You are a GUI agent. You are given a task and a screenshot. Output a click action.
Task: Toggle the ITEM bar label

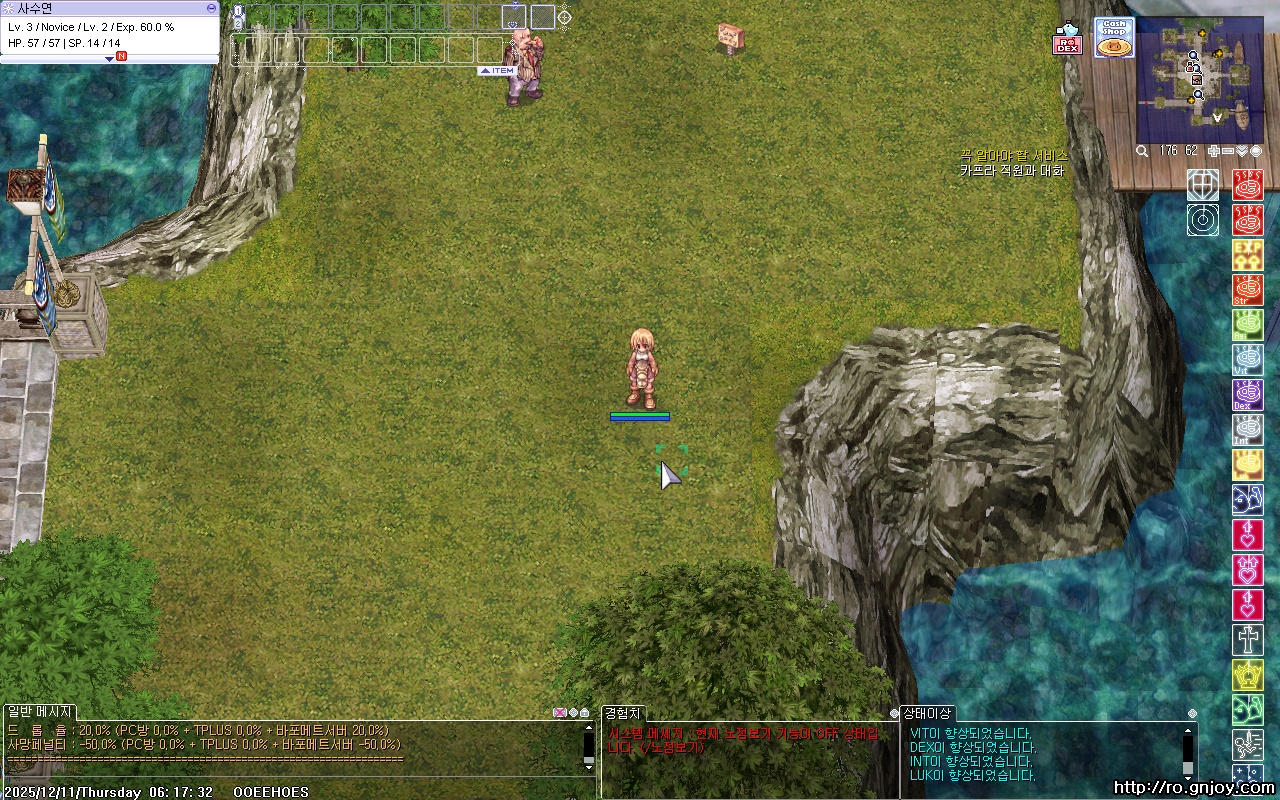[x=497, y=71]
